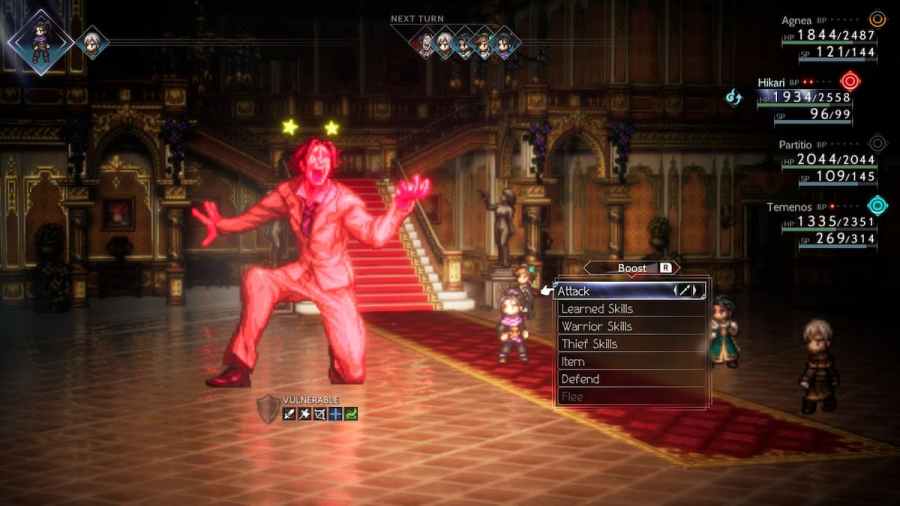The width and height of the screenshot is (900, 506).
Task: Open the Learned Skills list
Action: pos(631,309)
